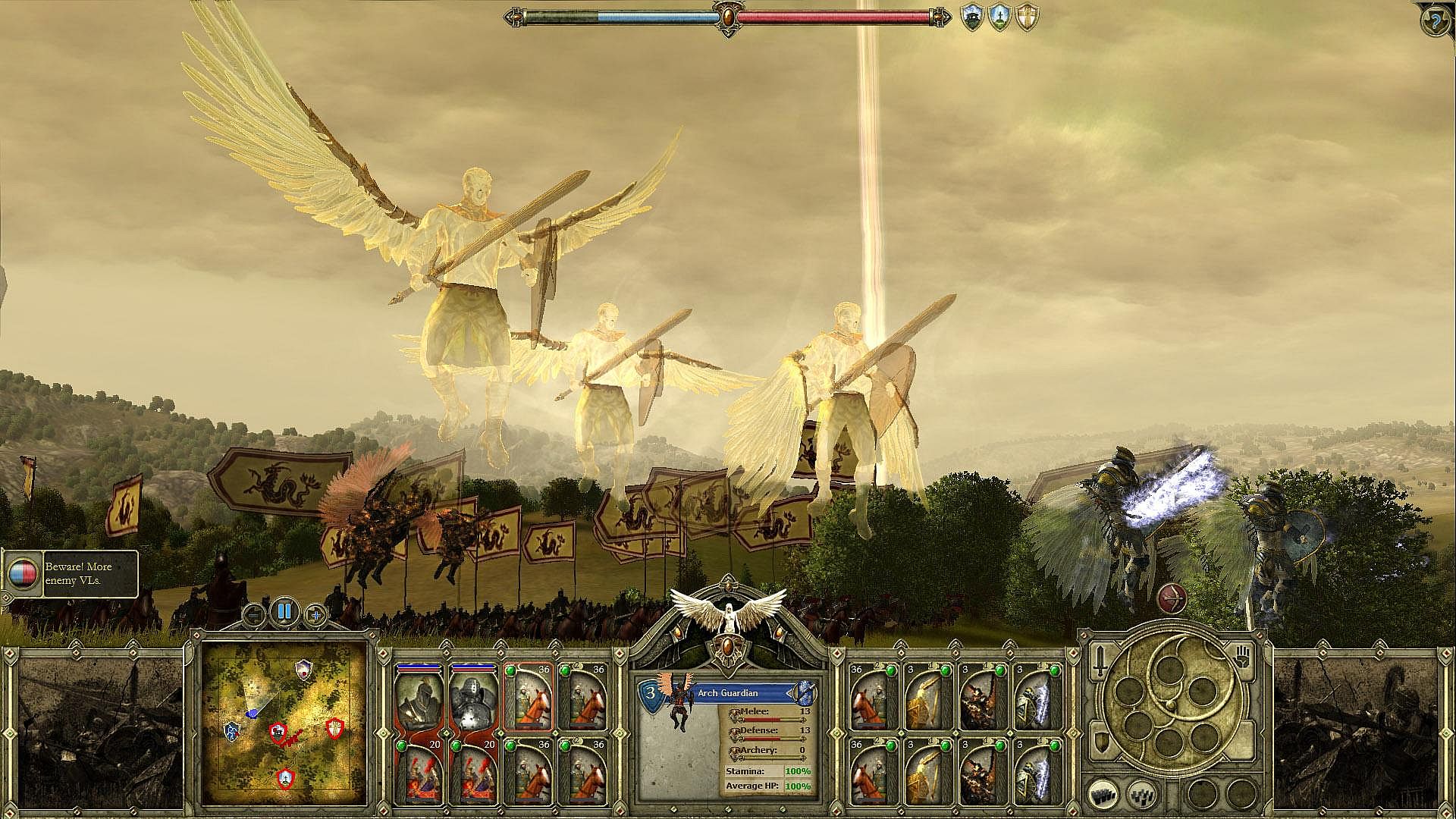Open the winged angel emblem above unit panel

click(727, 613)
